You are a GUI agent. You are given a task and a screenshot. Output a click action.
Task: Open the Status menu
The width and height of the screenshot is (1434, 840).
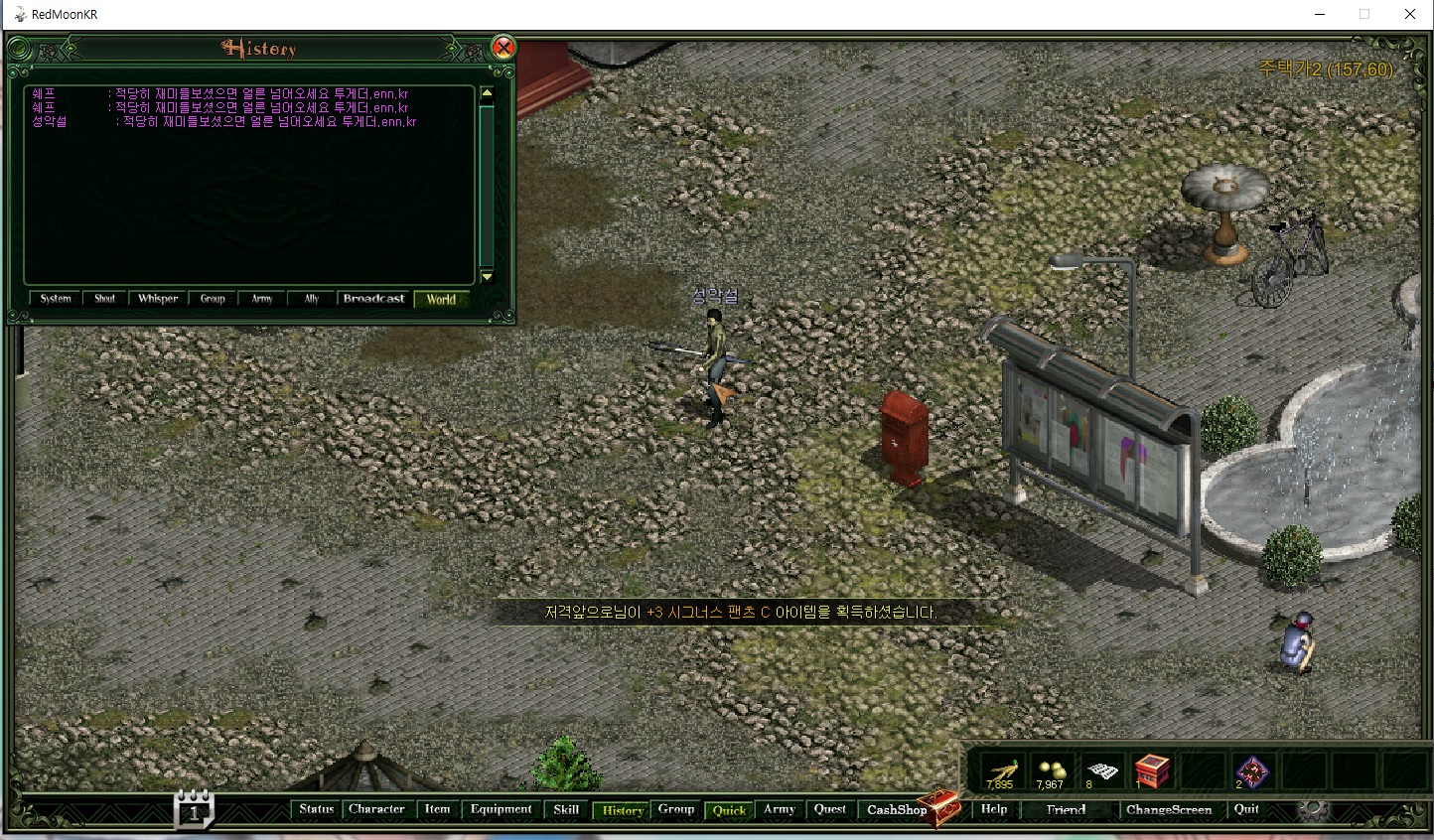[317, 809]
